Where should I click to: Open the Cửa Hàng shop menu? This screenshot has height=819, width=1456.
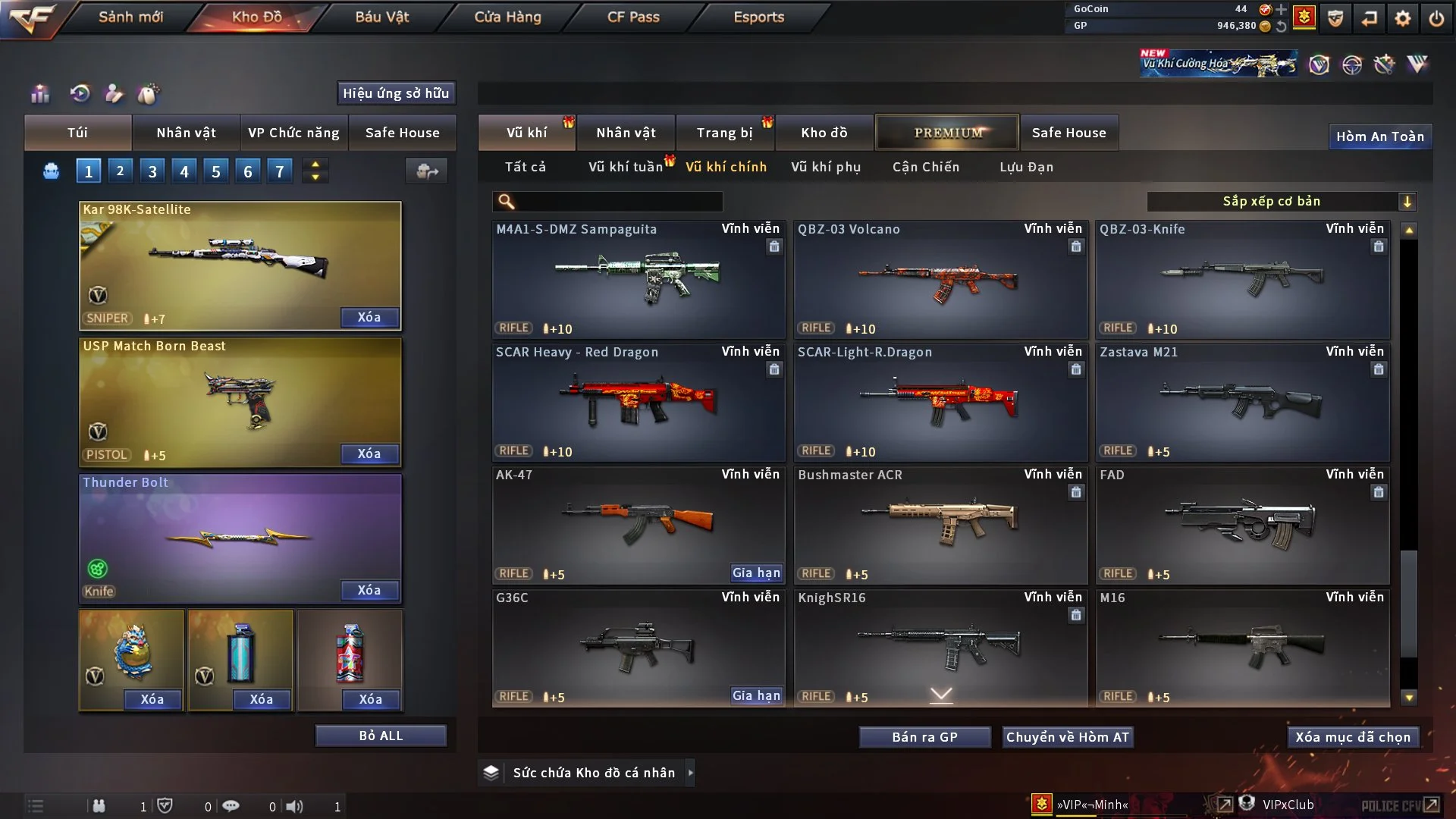[x=507, y=17]
